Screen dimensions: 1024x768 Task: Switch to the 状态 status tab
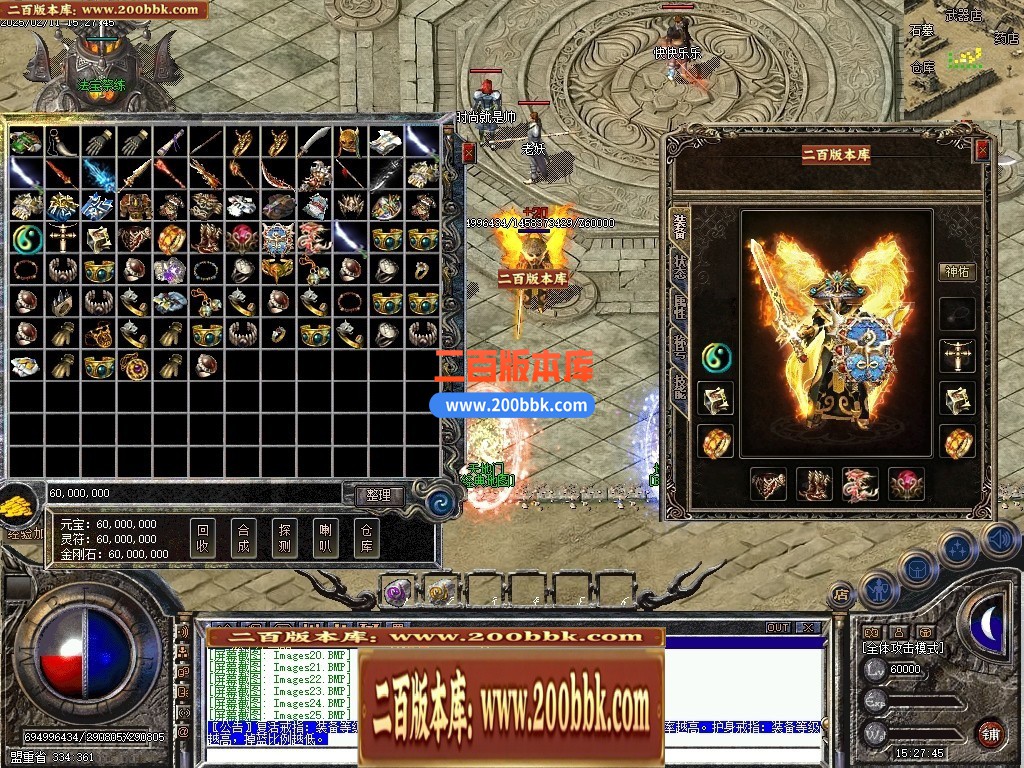(x=679, y=267)
